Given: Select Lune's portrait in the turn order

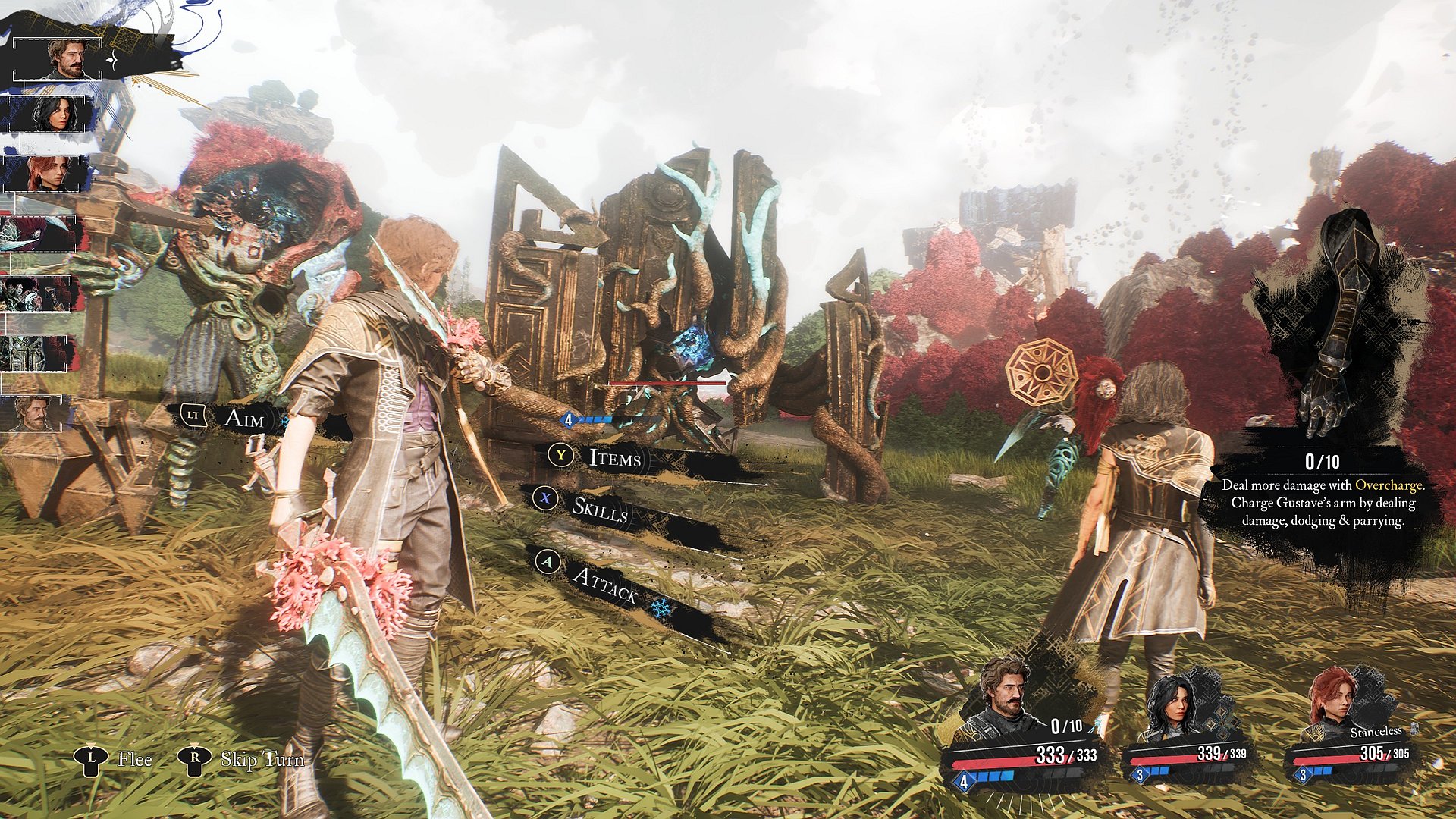Looking at the screenshot, I should (x=52, y=114).
